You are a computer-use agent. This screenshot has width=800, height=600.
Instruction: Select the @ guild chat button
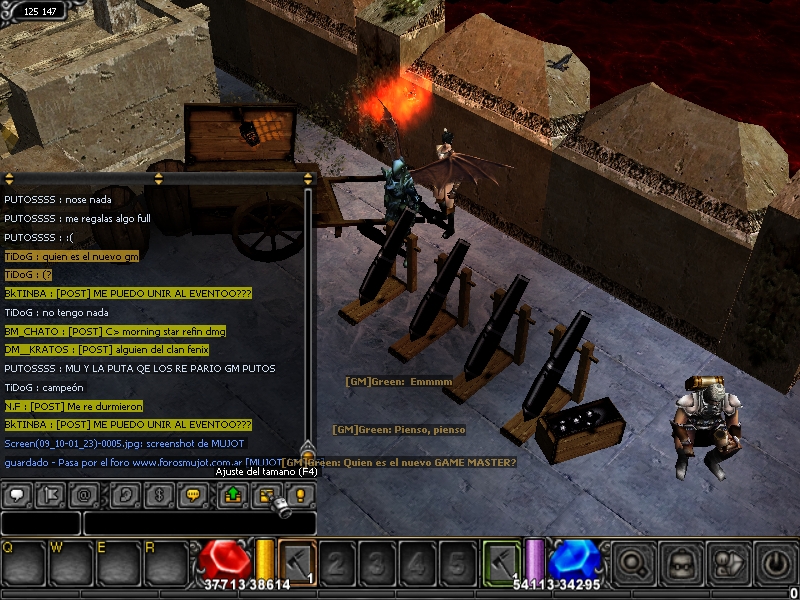pos(82,495)
